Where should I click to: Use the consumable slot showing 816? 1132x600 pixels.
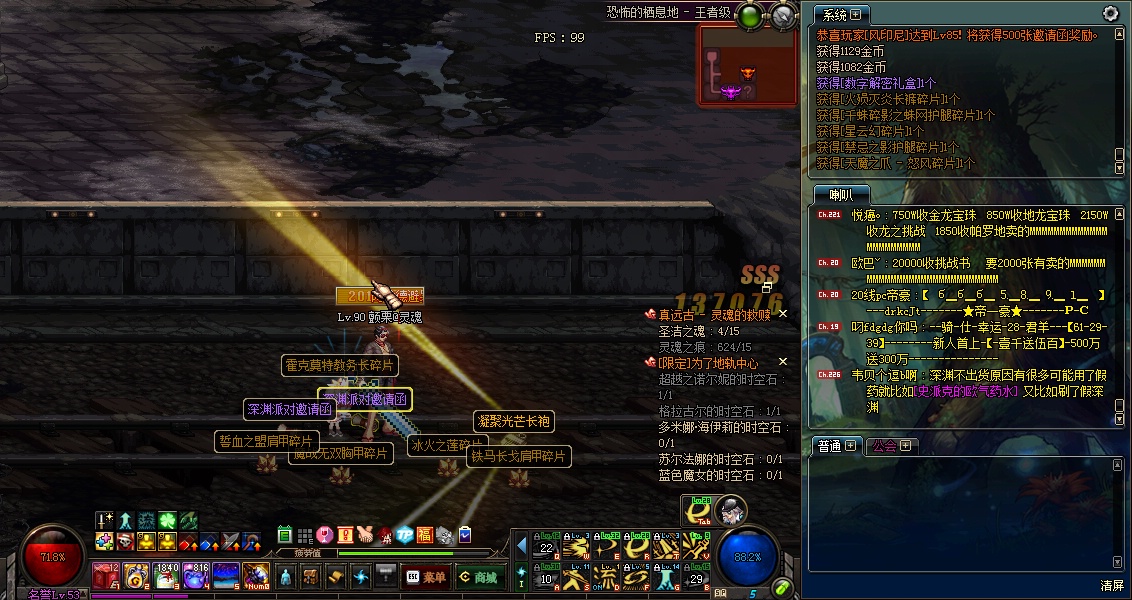pyautogui.click(x=194, y=575)
